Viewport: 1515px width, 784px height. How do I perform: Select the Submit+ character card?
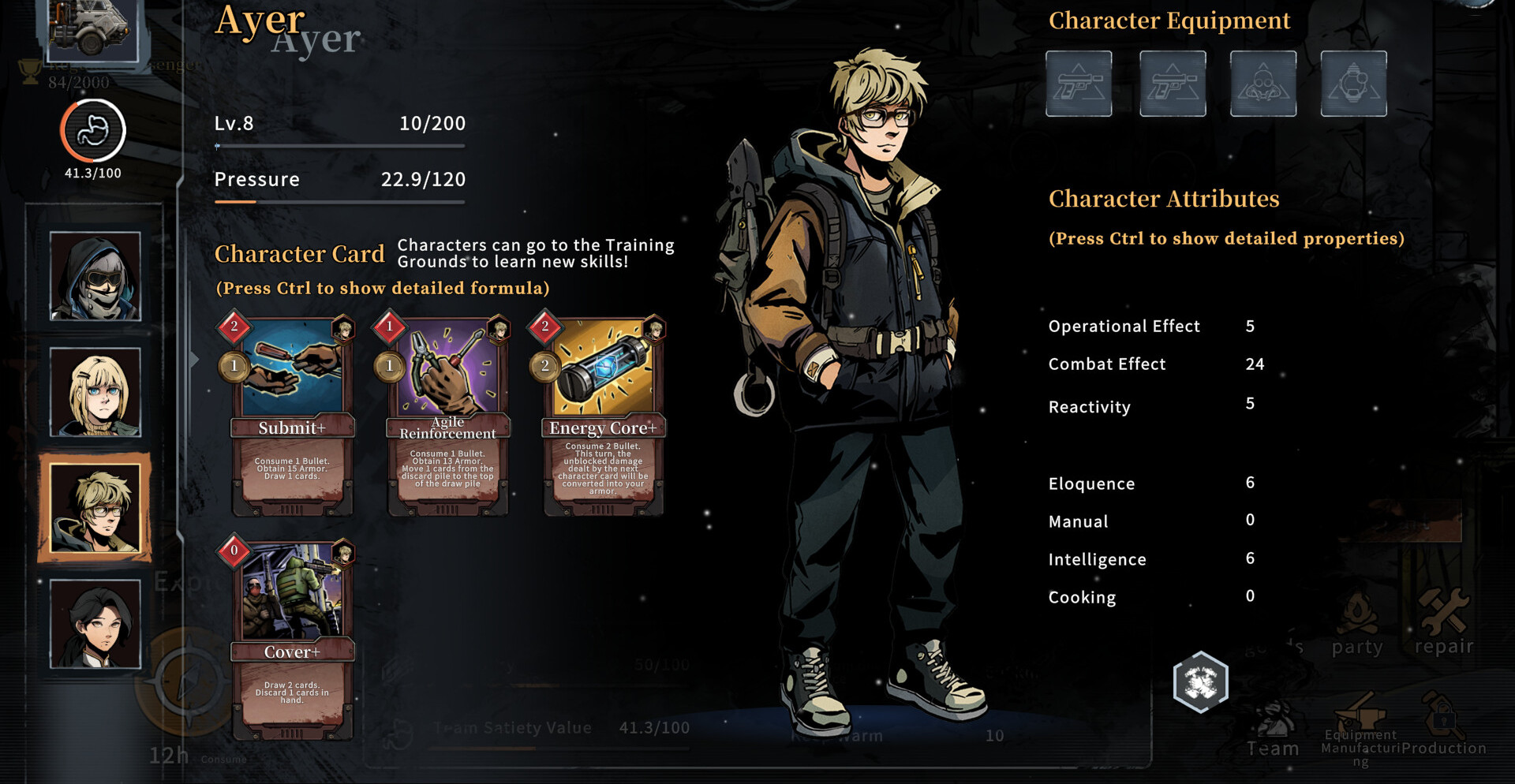tap(292, 416)
